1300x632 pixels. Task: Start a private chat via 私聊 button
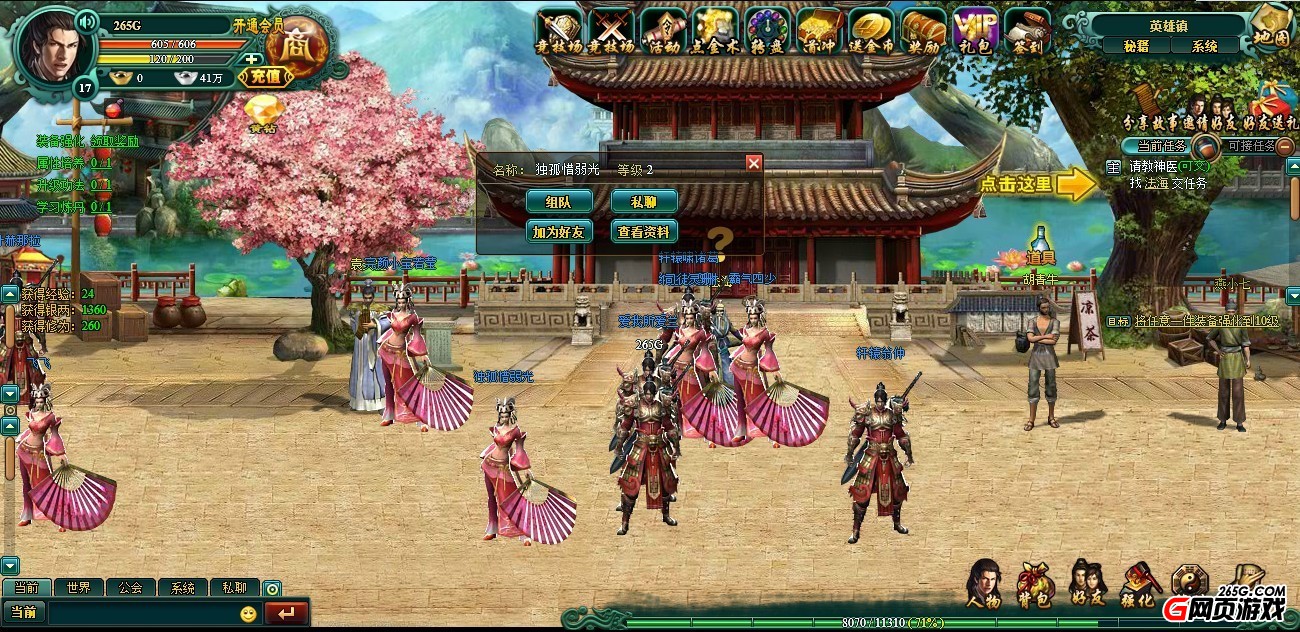coord(644,201)
